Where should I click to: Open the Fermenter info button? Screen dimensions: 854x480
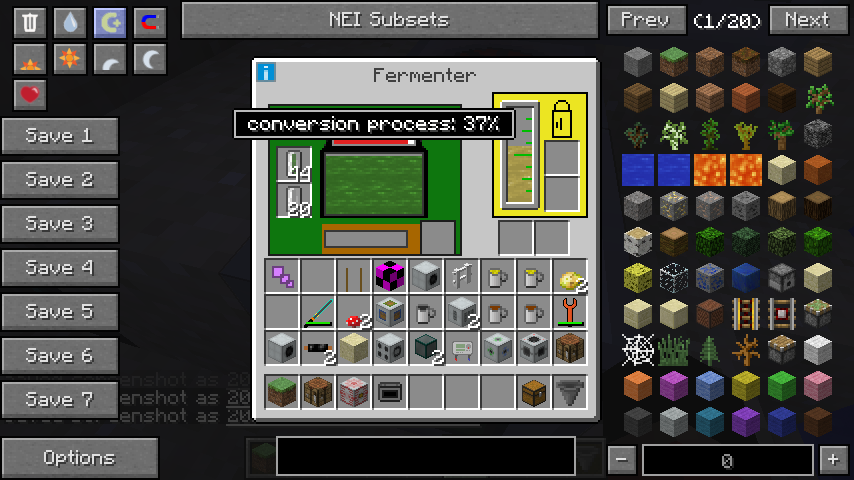coord(266,72)
